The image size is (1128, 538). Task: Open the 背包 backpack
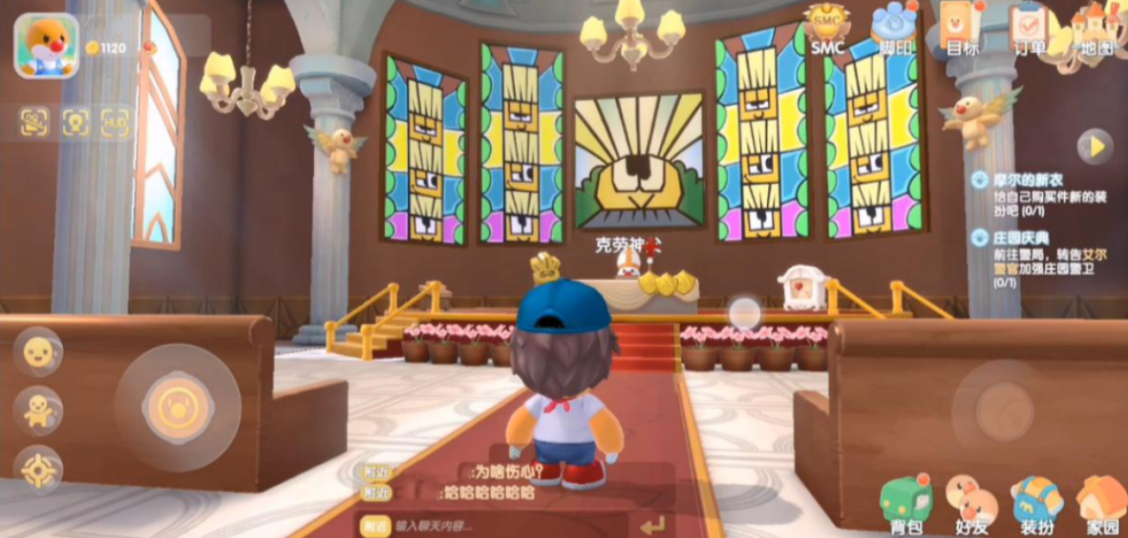tap(906, 502)
